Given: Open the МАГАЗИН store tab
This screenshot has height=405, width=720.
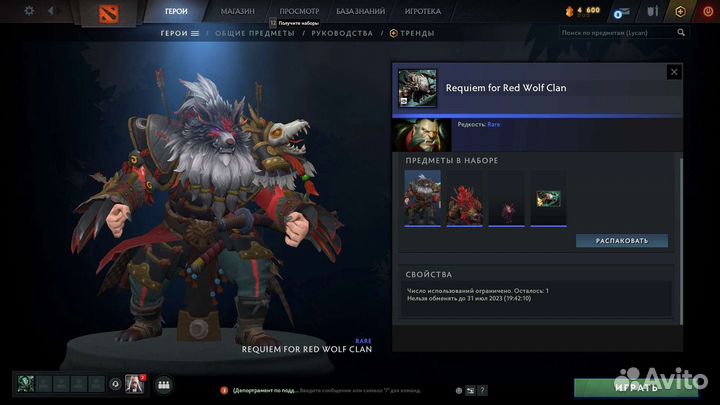Looking at the screenshot, I should coord(236,11).
